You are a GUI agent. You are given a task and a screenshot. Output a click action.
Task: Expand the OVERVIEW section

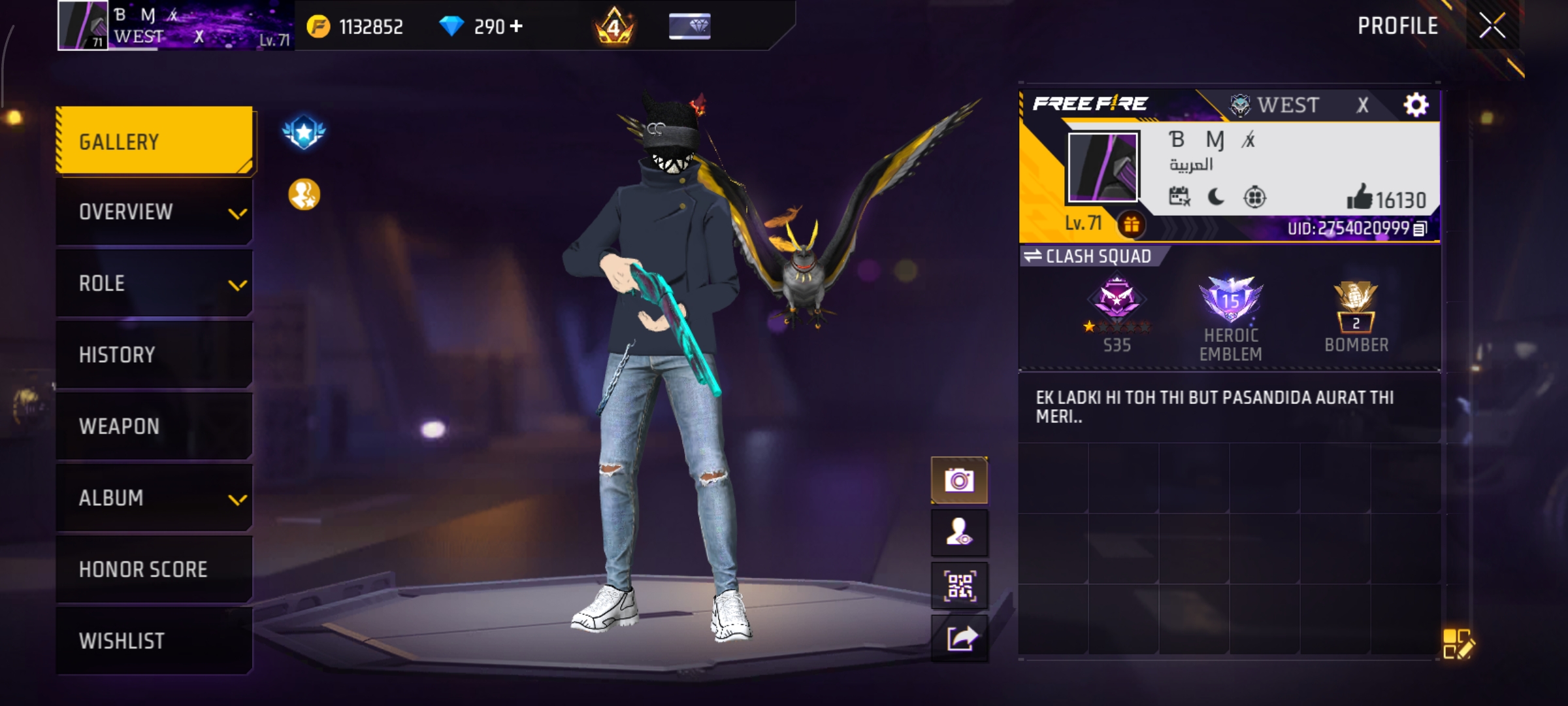coord(154,211)
